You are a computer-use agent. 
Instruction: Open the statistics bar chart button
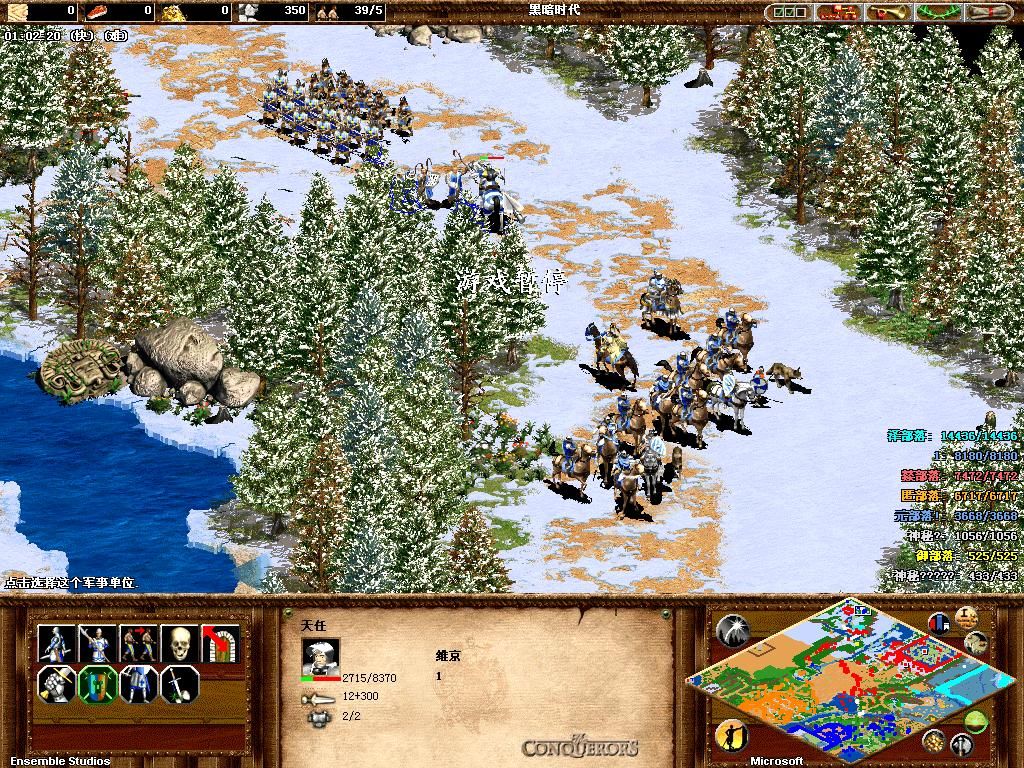coord(940,622)
